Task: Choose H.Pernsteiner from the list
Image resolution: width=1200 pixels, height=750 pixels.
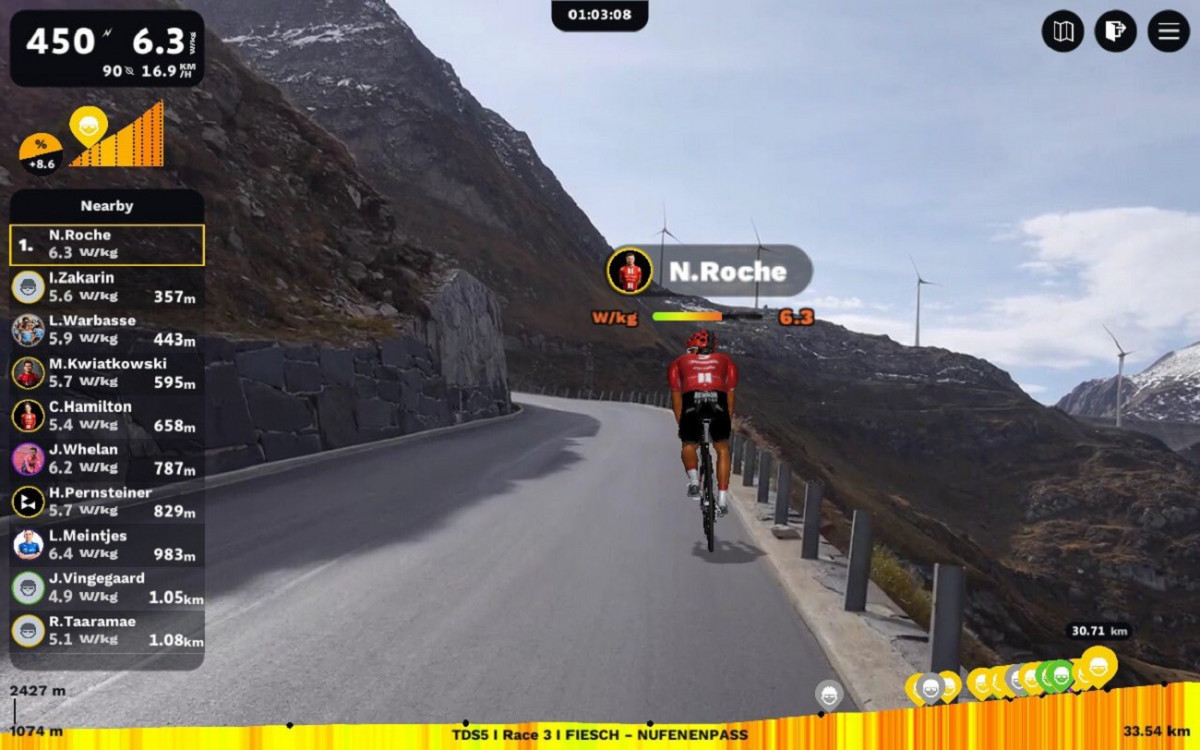Action: (107, 502)
